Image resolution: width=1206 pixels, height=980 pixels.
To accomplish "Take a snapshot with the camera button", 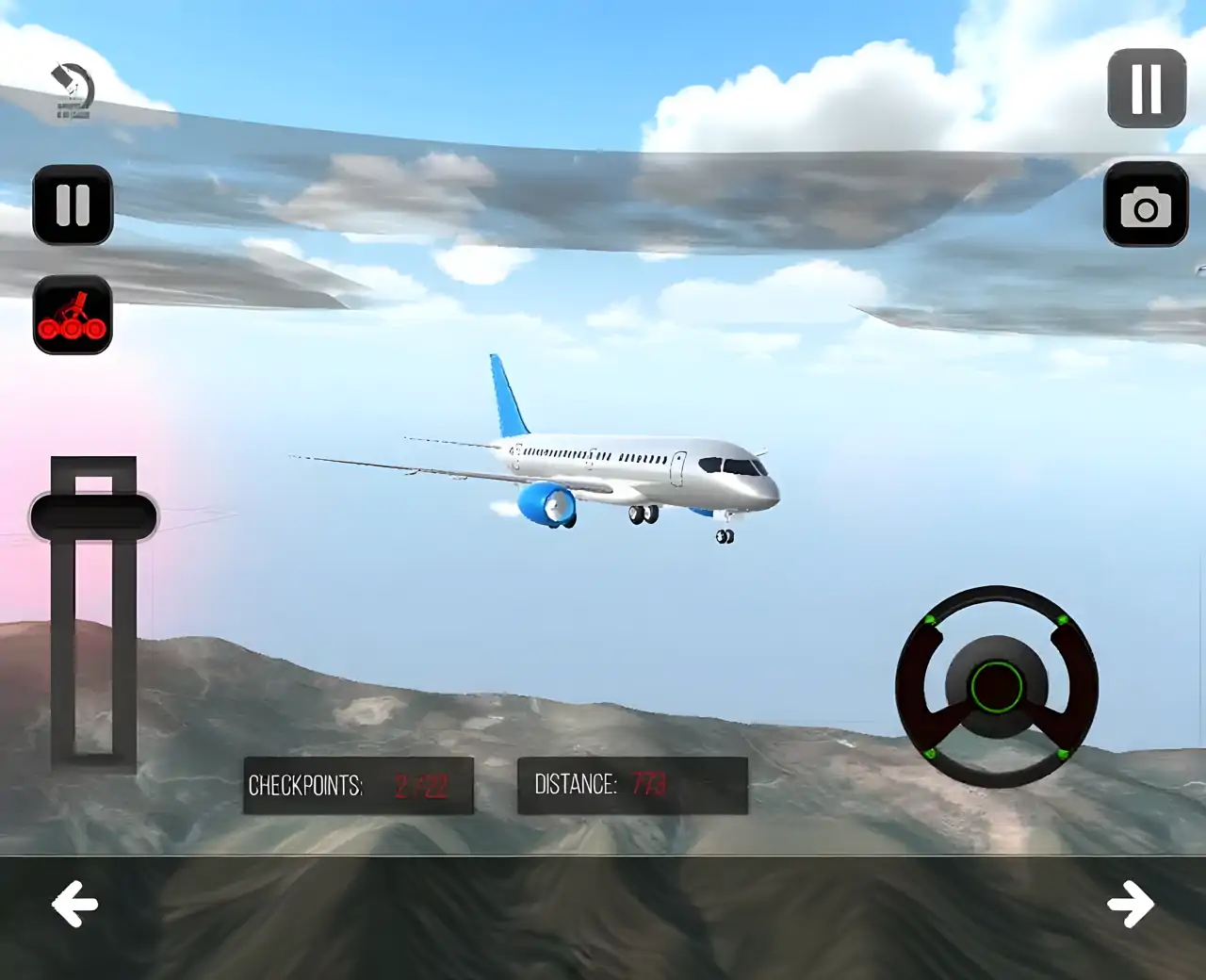I will 1146,204.
